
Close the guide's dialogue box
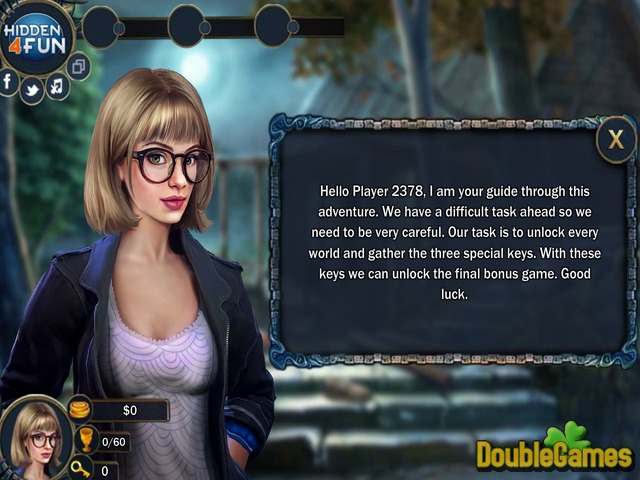tap(616, 140)
